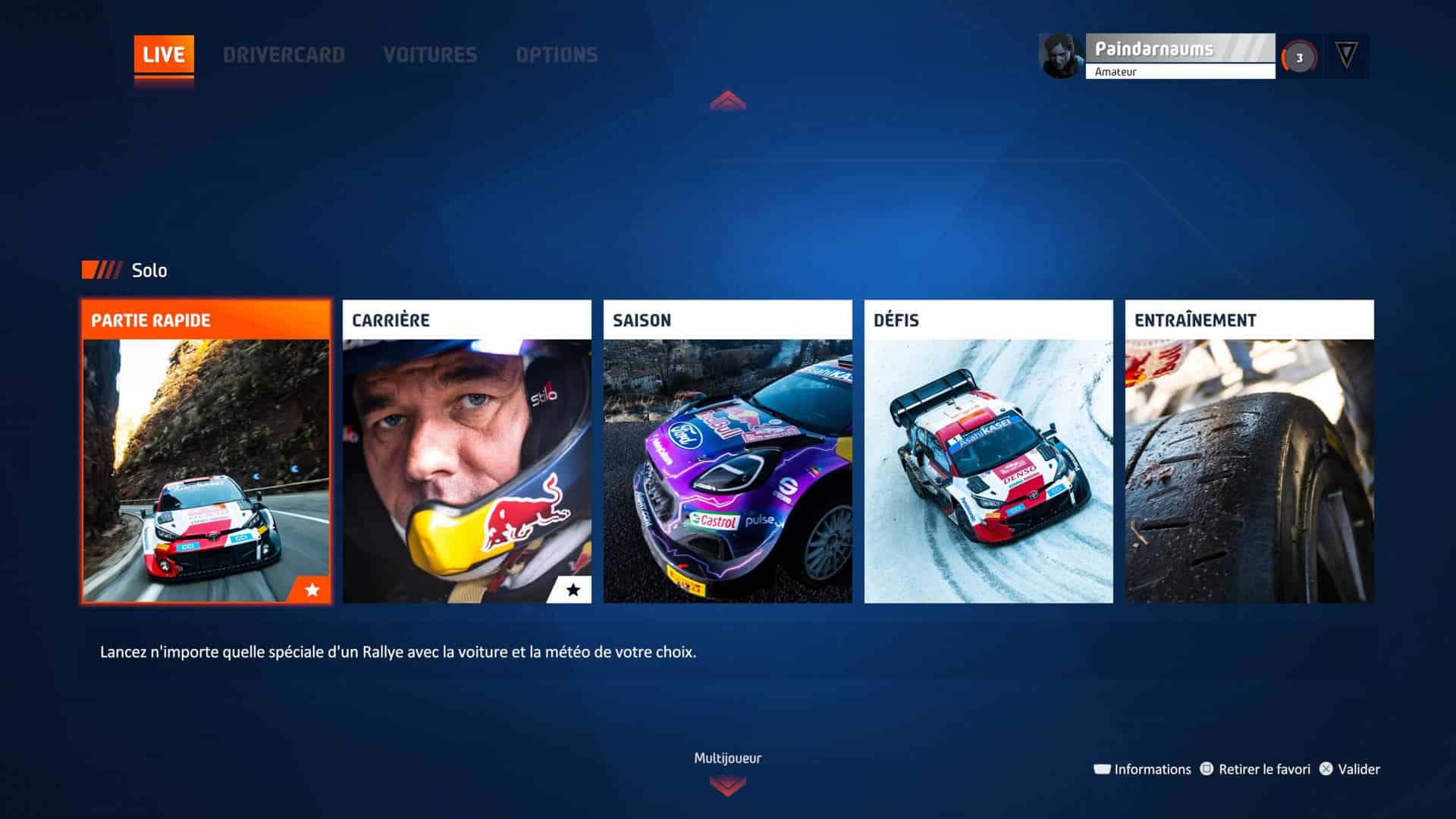
Task: Select the Défis mode tile
Action: [x=989, y=451]
